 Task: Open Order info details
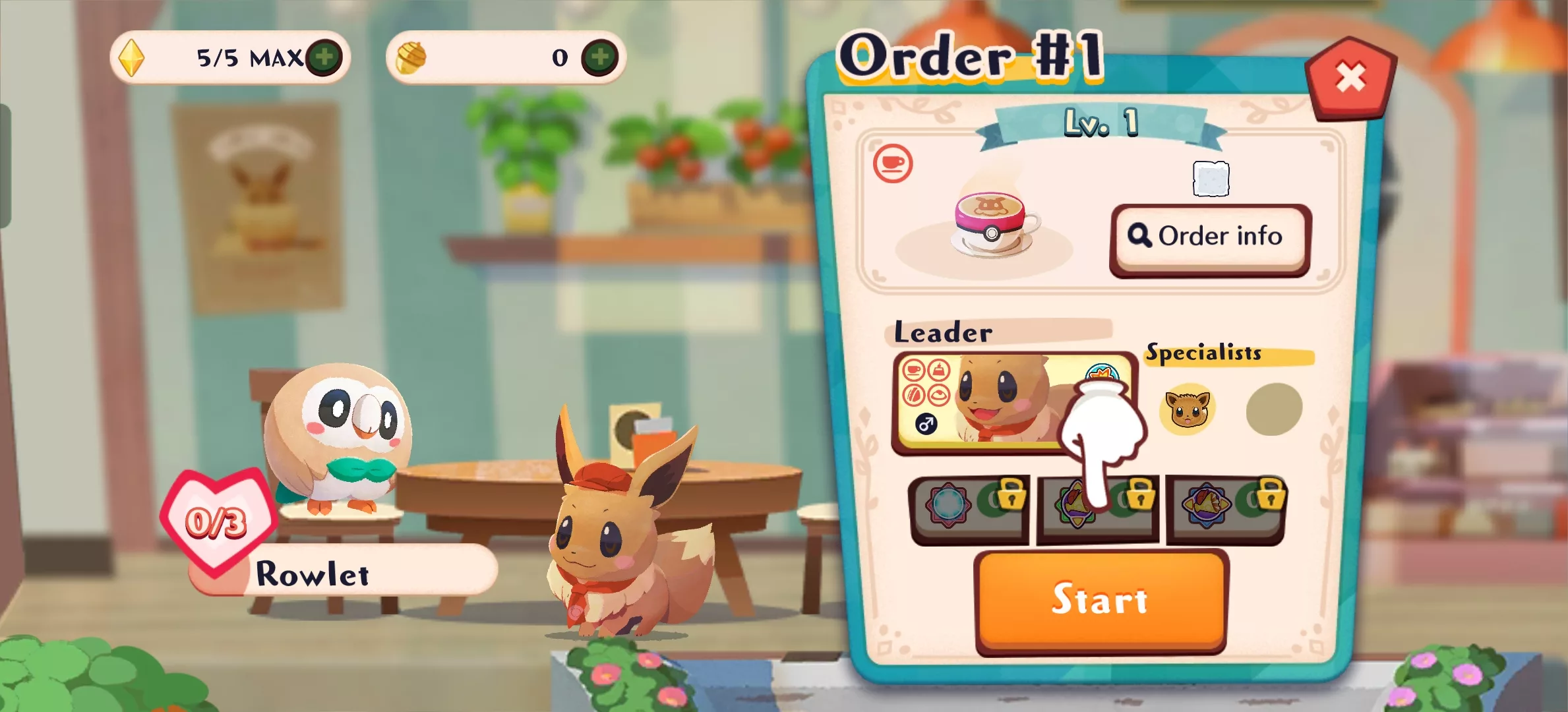[x=1210, y=237]
